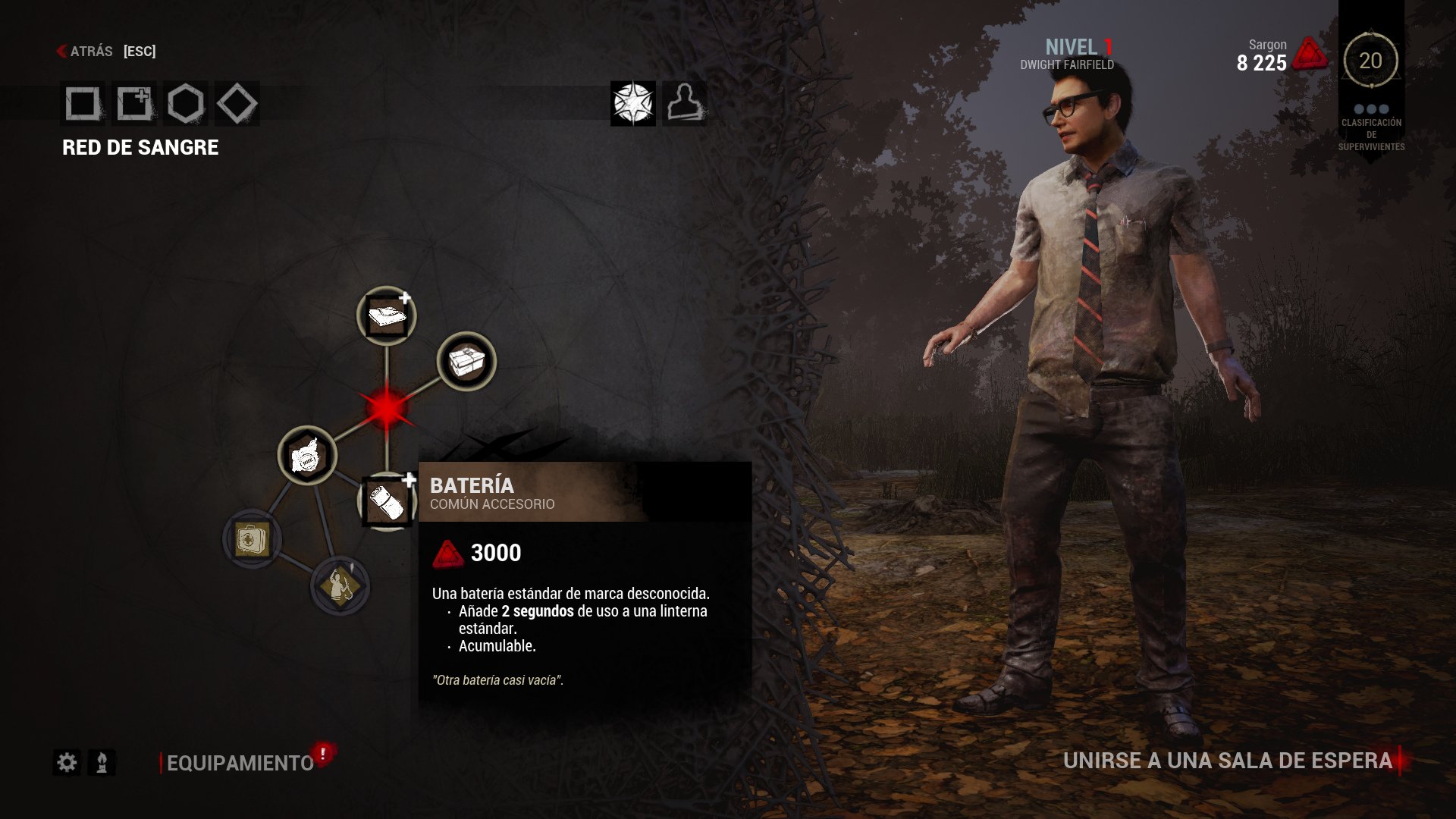Open settings with the gear icon
The image size is (1456, 819).
coord(67,762)
